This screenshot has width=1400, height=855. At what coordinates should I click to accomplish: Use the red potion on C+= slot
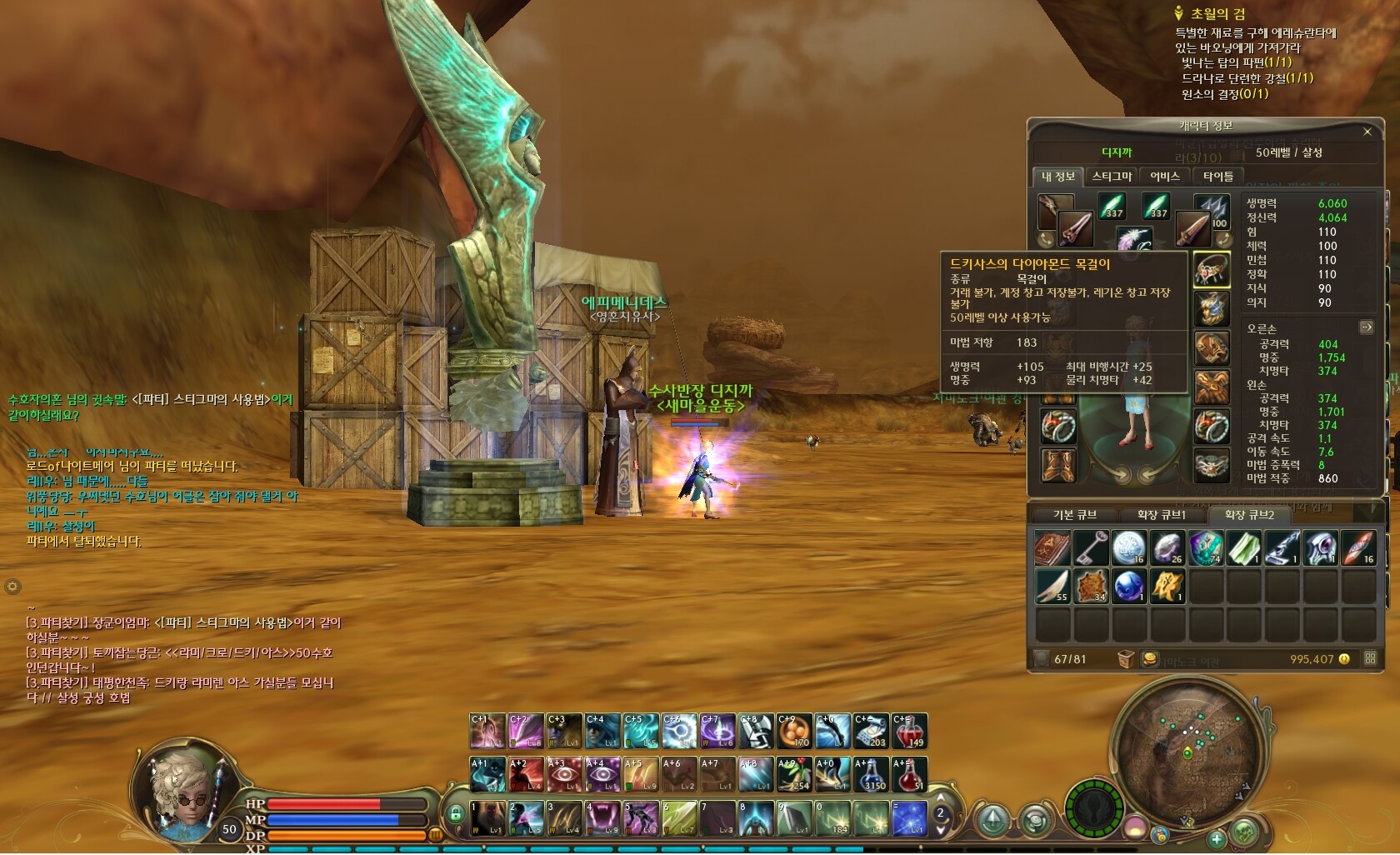(909, 732)
